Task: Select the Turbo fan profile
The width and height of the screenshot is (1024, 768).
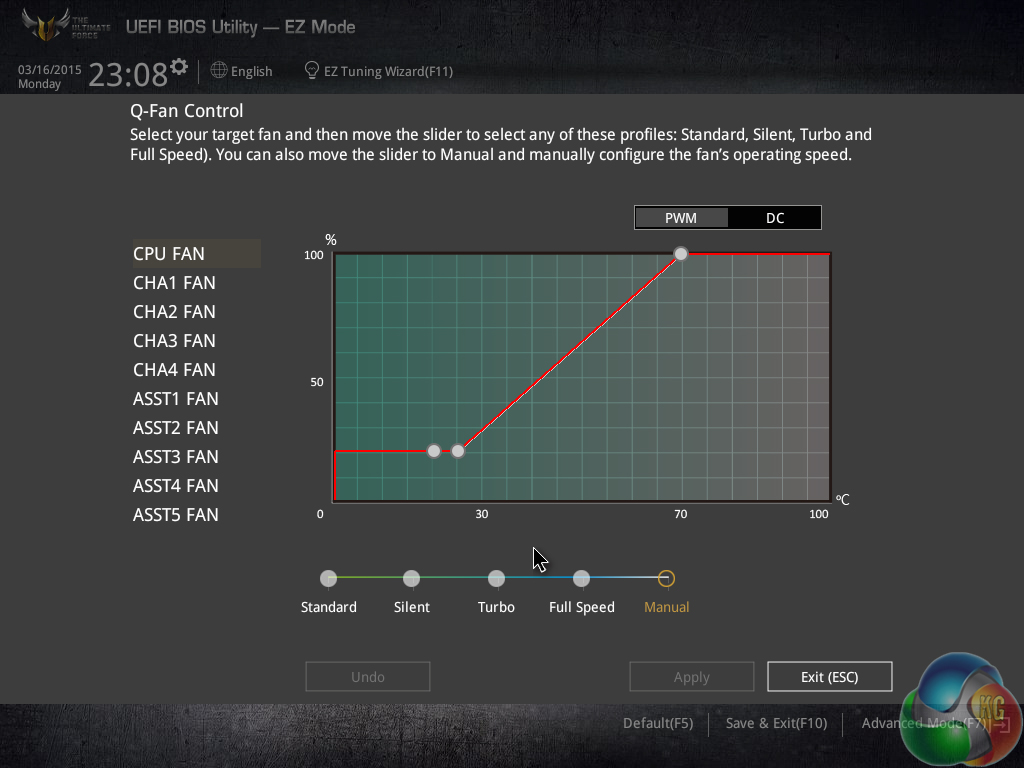Action: (496, 578)
